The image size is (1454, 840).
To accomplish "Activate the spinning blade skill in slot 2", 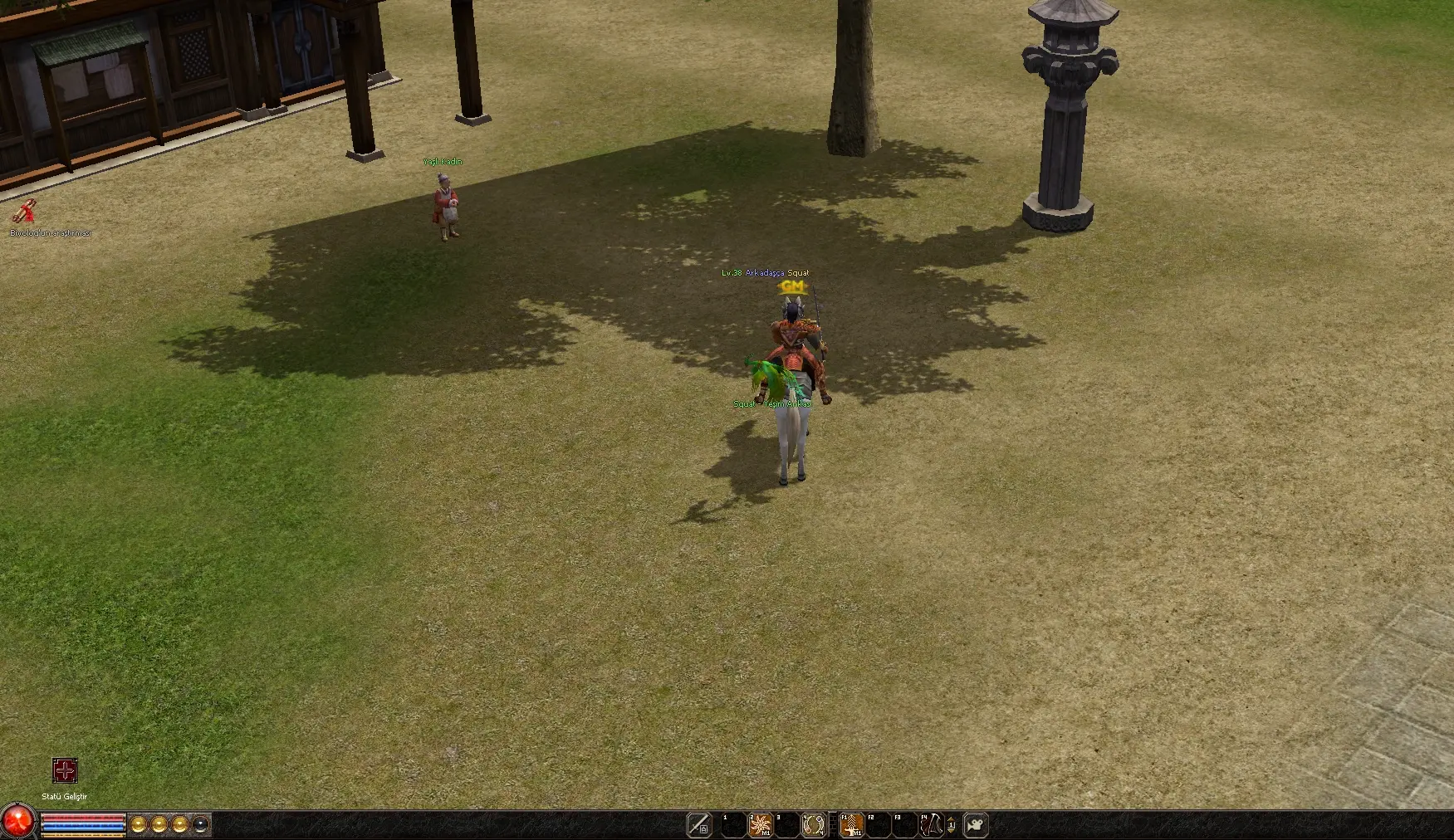I will pos(761,825).
